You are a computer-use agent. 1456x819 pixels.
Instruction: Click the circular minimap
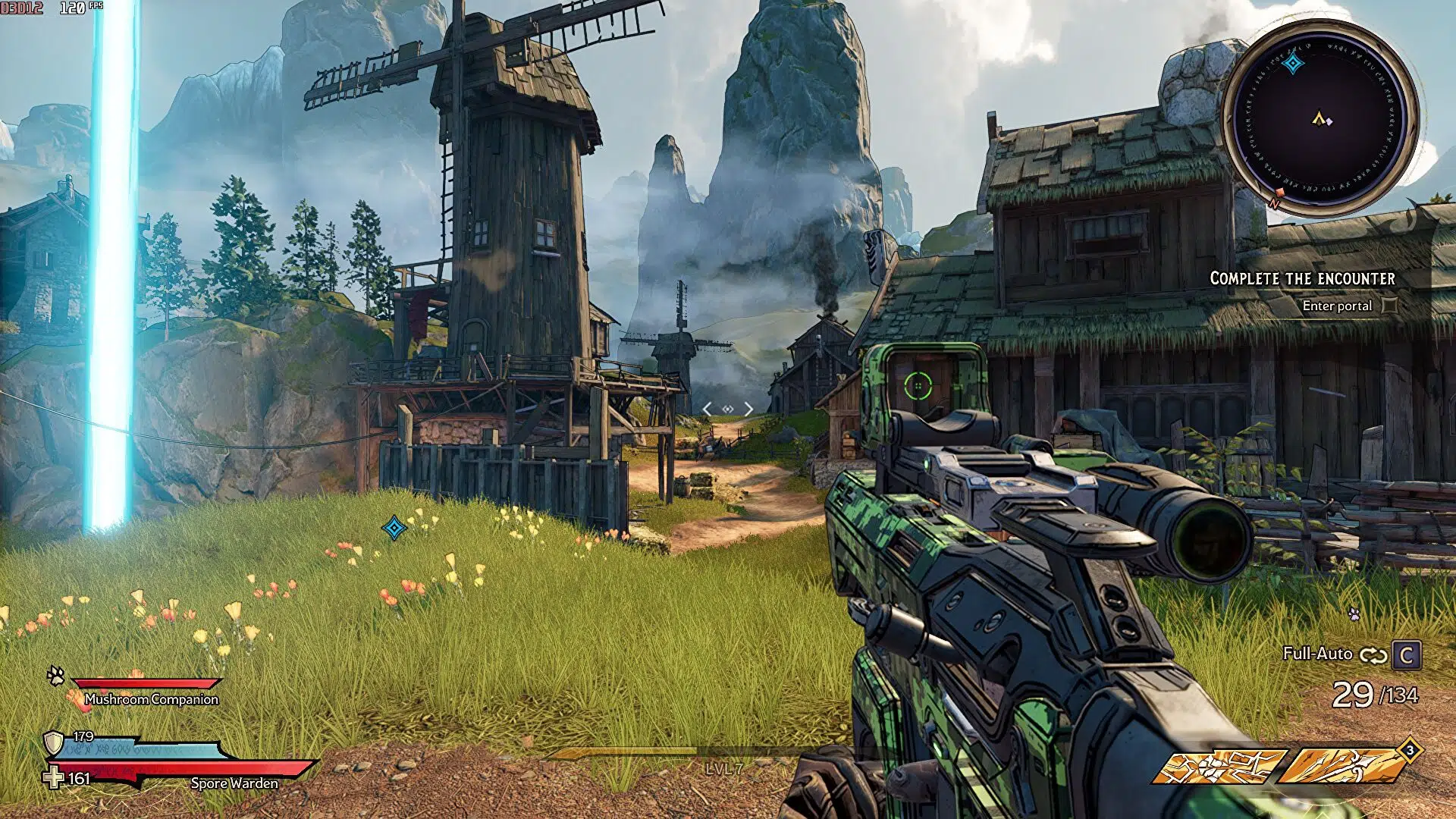[1320, 119]
